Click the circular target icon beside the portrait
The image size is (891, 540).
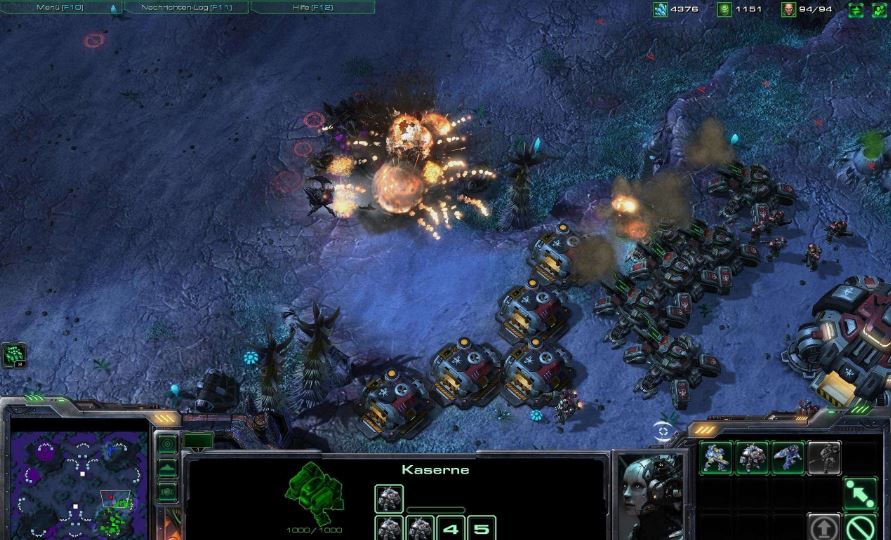pos(662,432)
